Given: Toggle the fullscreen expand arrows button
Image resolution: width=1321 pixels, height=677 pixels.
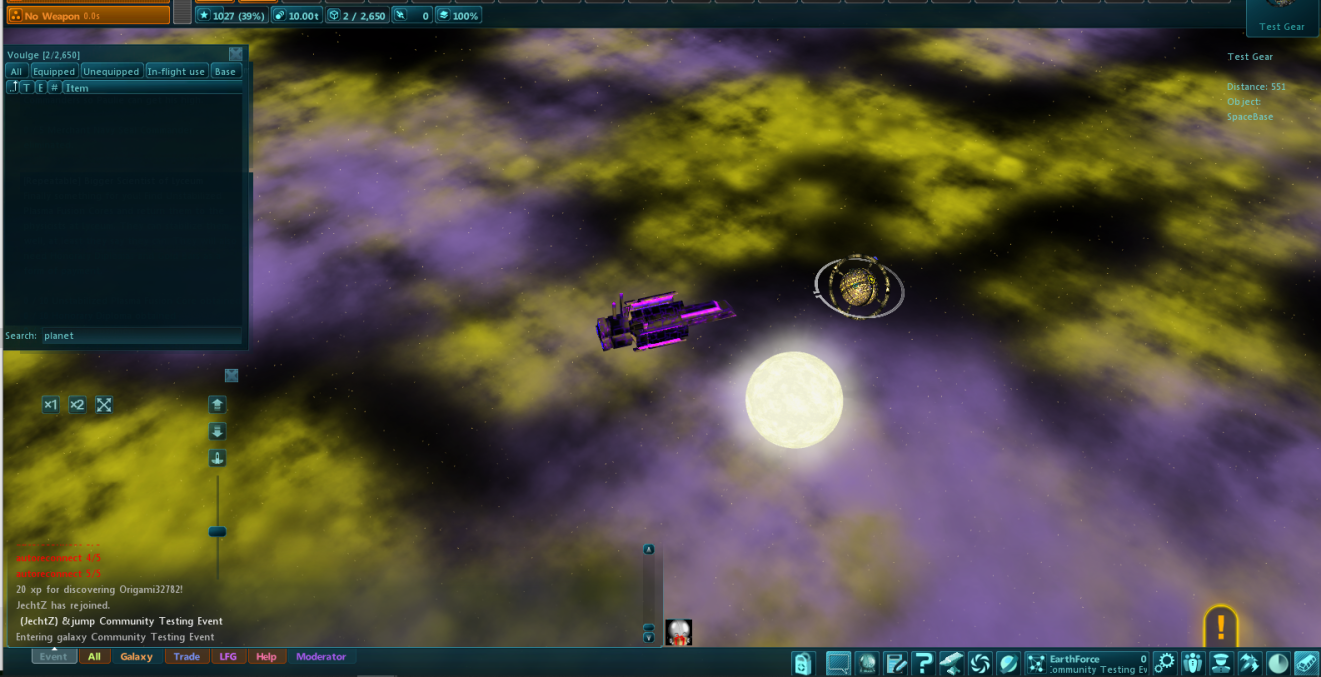Looking at the screenshot, I should coord(104,405).
